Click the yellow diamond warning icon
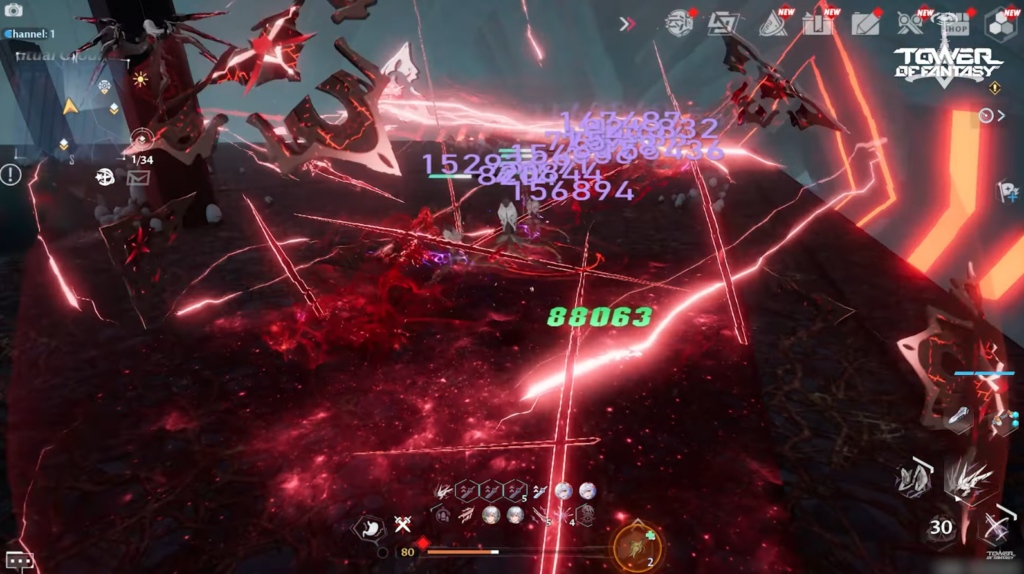The image size is (1024, 574). point(994,89)
